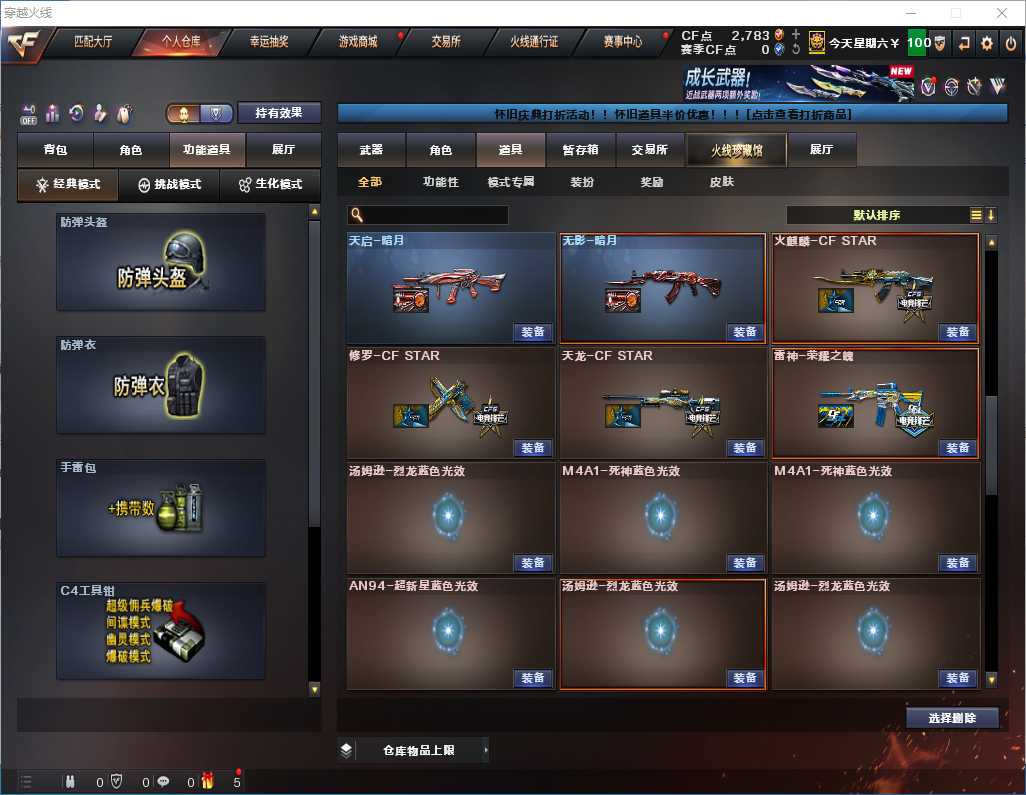This screenshot has width=1026, height=795.
Task: Choose the 防弹头盔 helmet slot
Action: click(x=161, y=262)
